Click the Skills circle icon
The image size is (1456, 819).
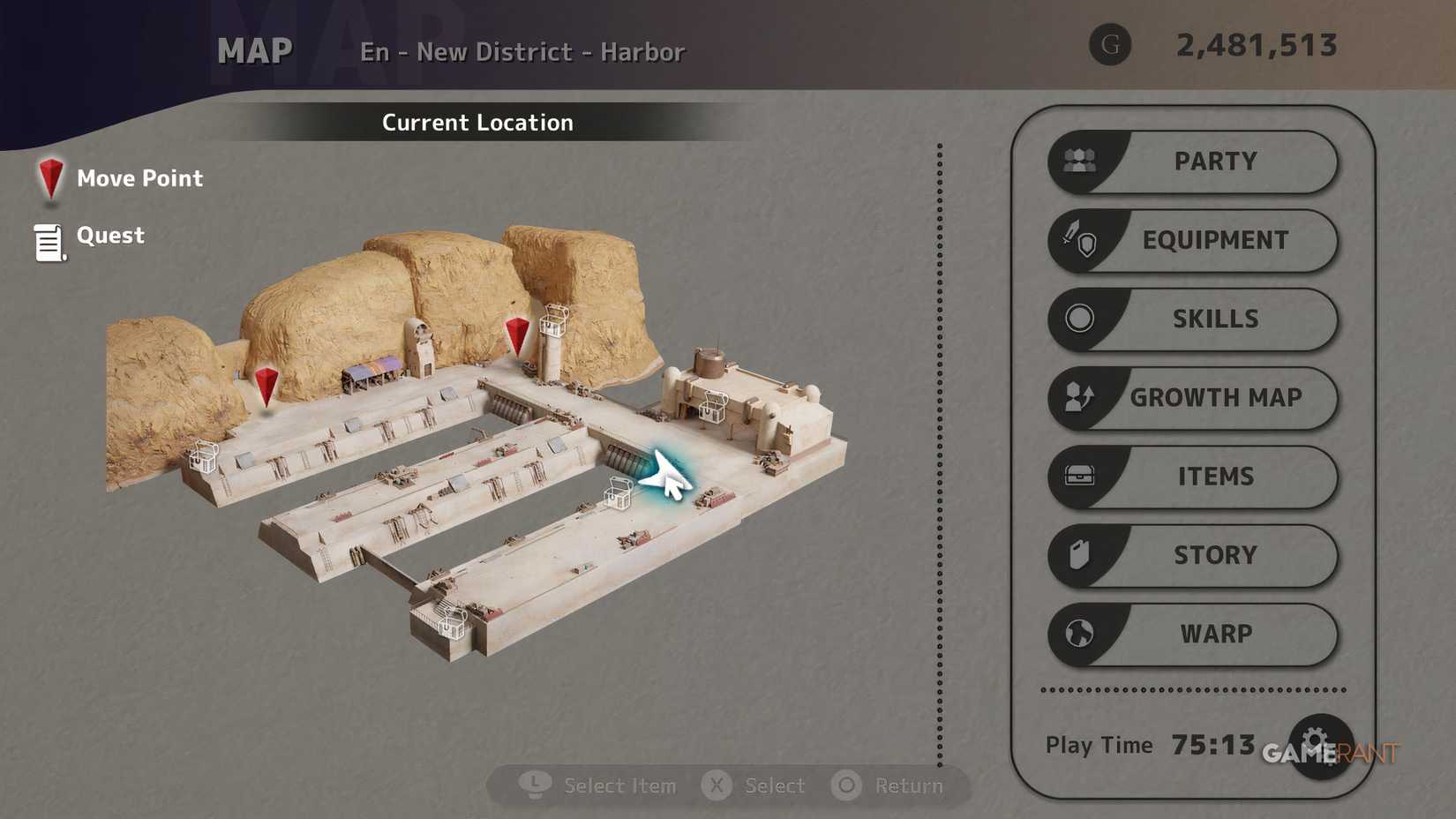click(x=1078, y=319)
